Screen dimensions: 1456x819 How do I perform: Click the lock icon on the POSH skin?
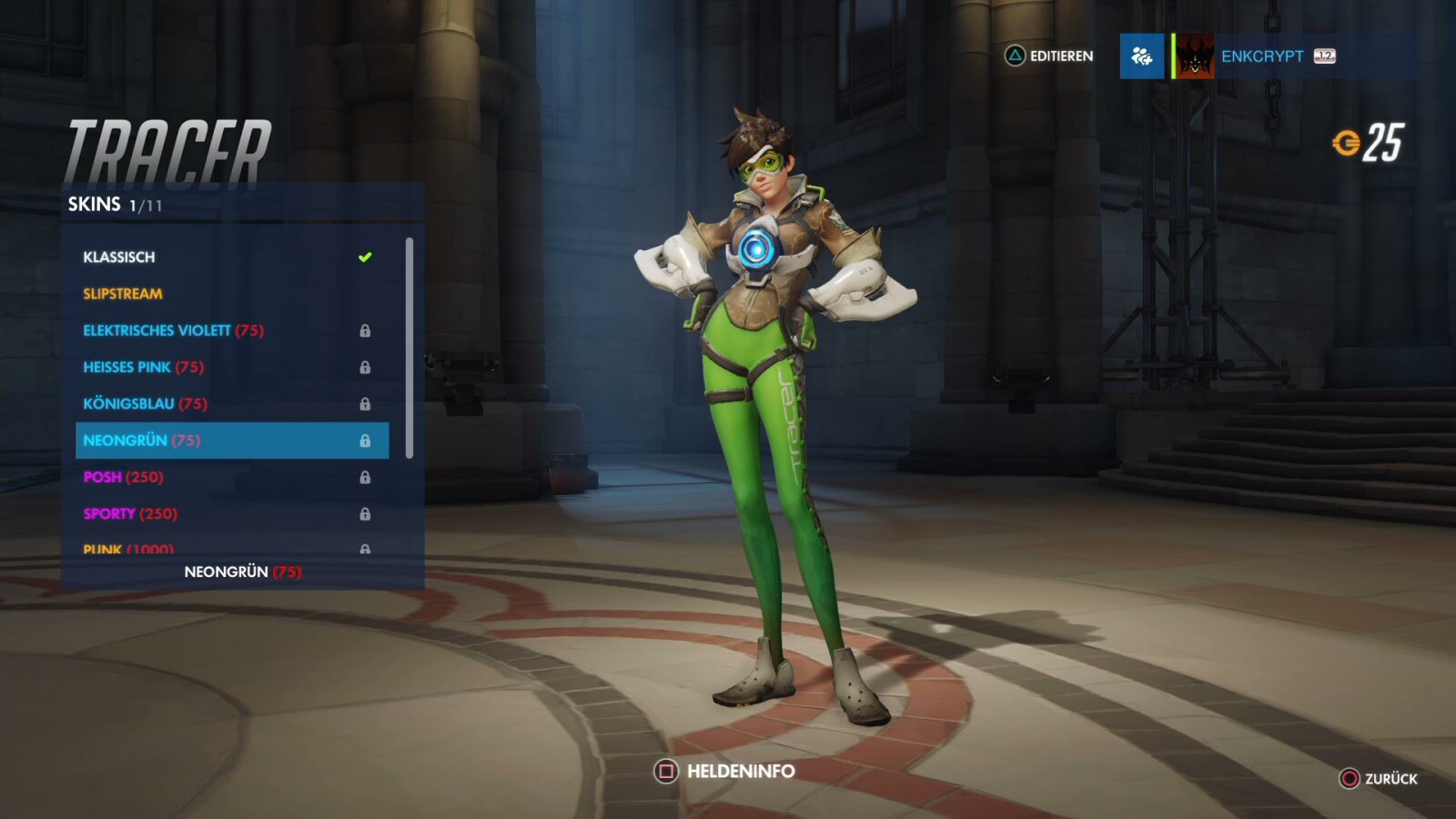(x=367, y=477)
